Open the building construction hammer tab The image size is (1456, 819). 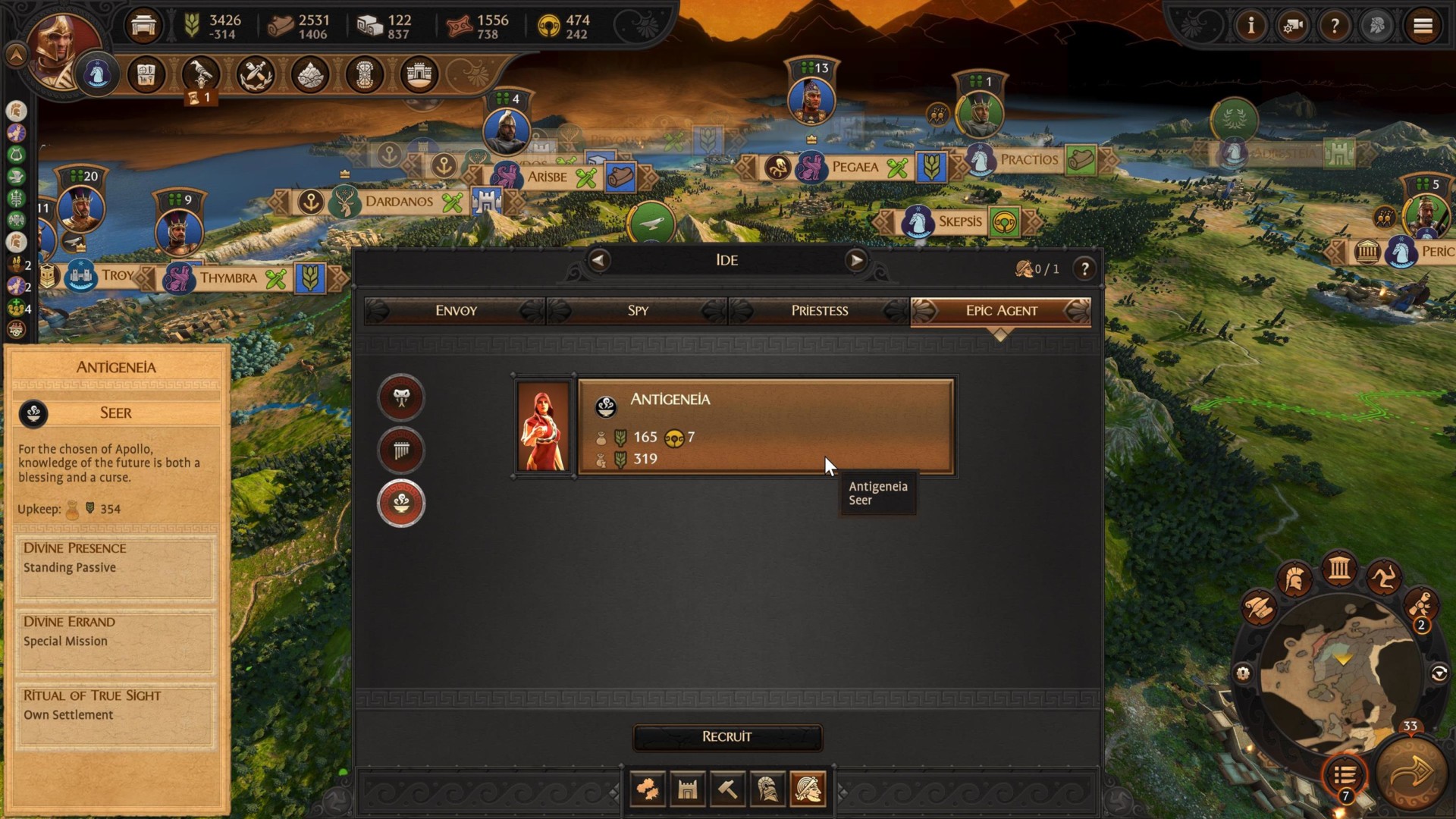(727, 790)
